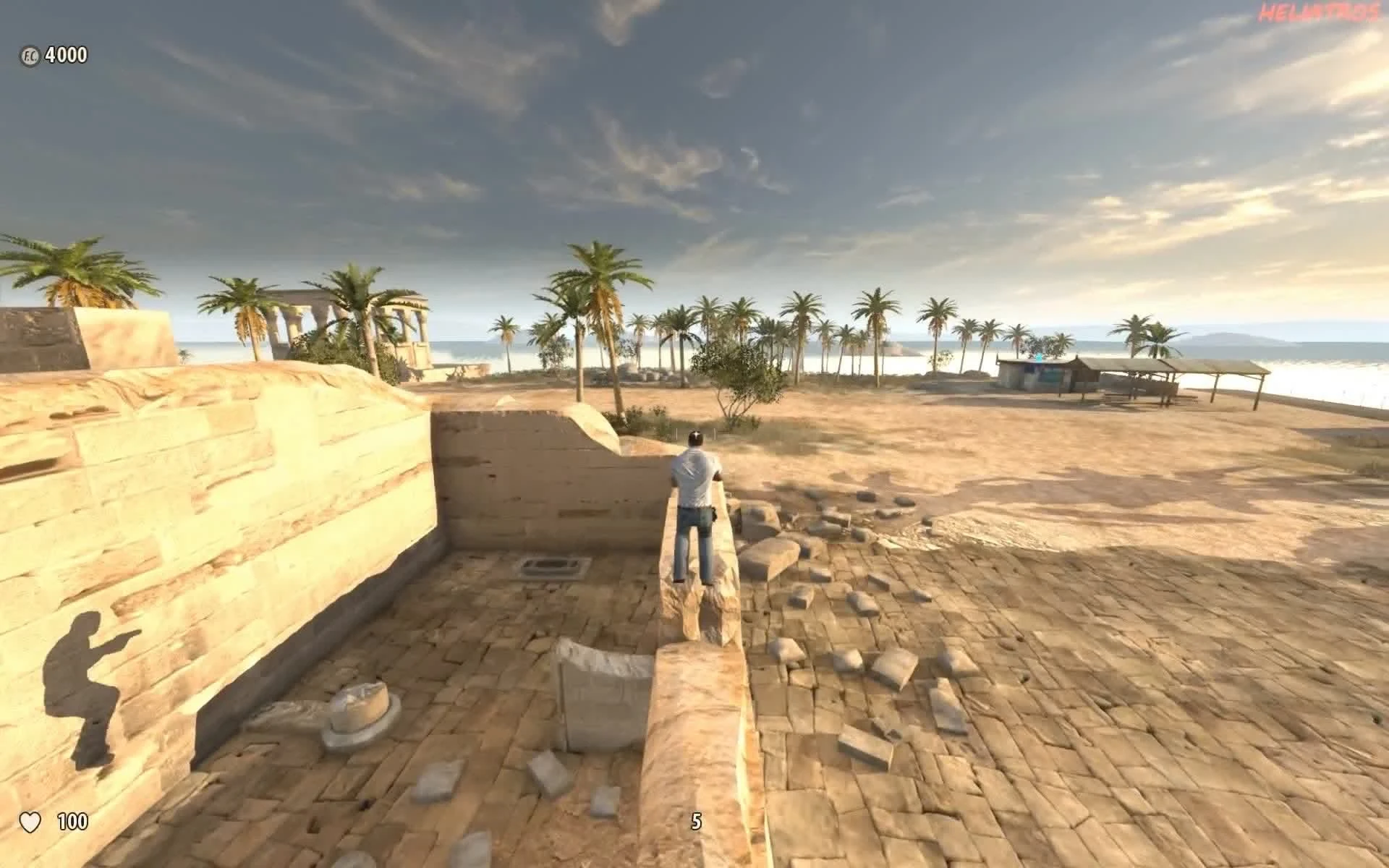Screen dimensions: 1389x868
Task: Click the F.C. currency coin icon
Action: click(x=30, y=54)
